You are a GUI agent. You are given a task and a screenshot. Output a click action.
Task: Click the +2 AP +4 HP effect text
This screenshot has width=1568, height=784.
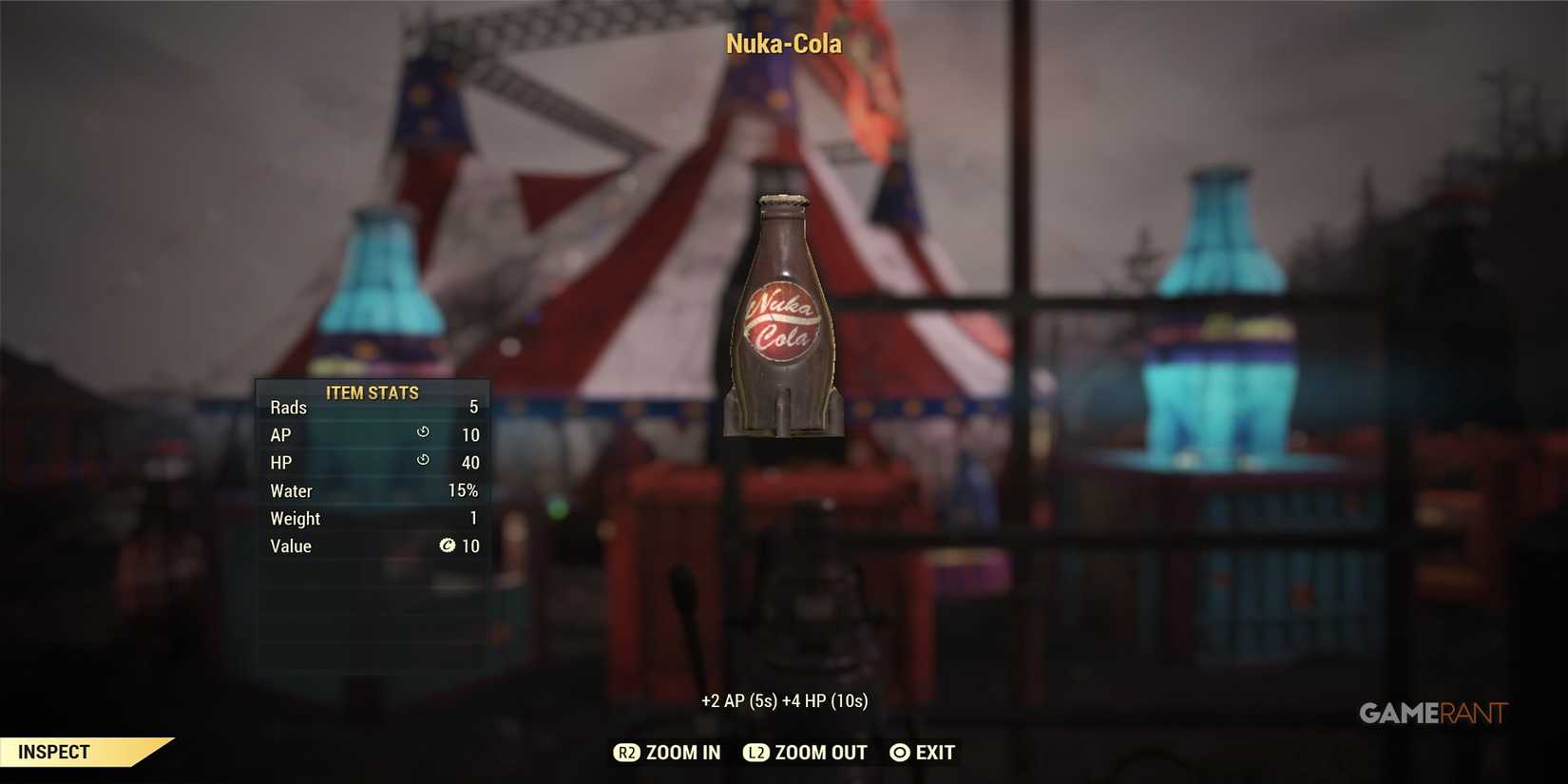(783, 699)
